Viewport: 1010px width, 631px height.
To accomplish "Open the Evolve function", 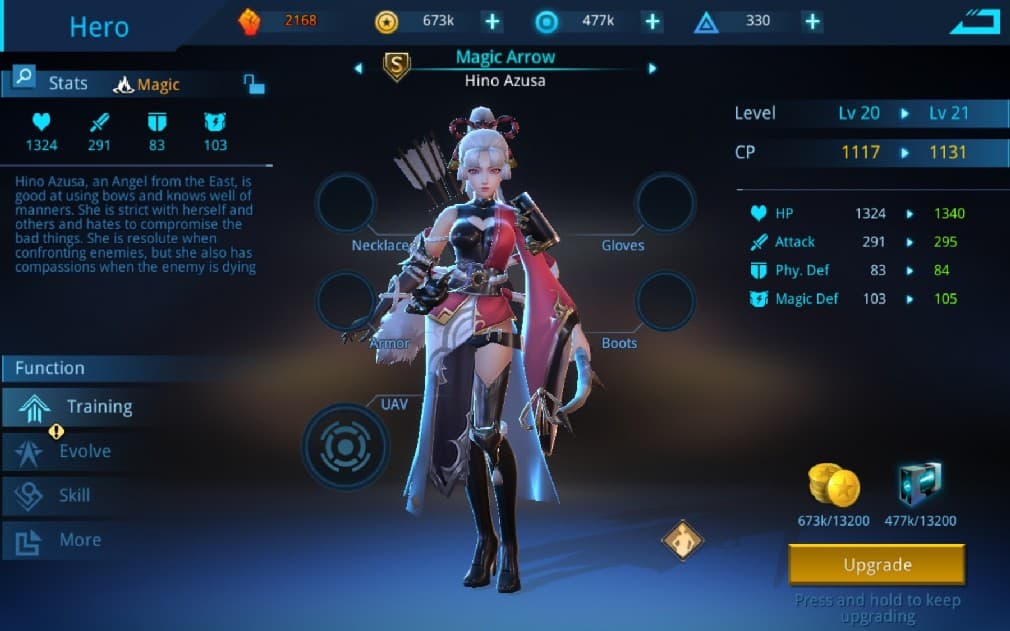I will coord(70,452).
